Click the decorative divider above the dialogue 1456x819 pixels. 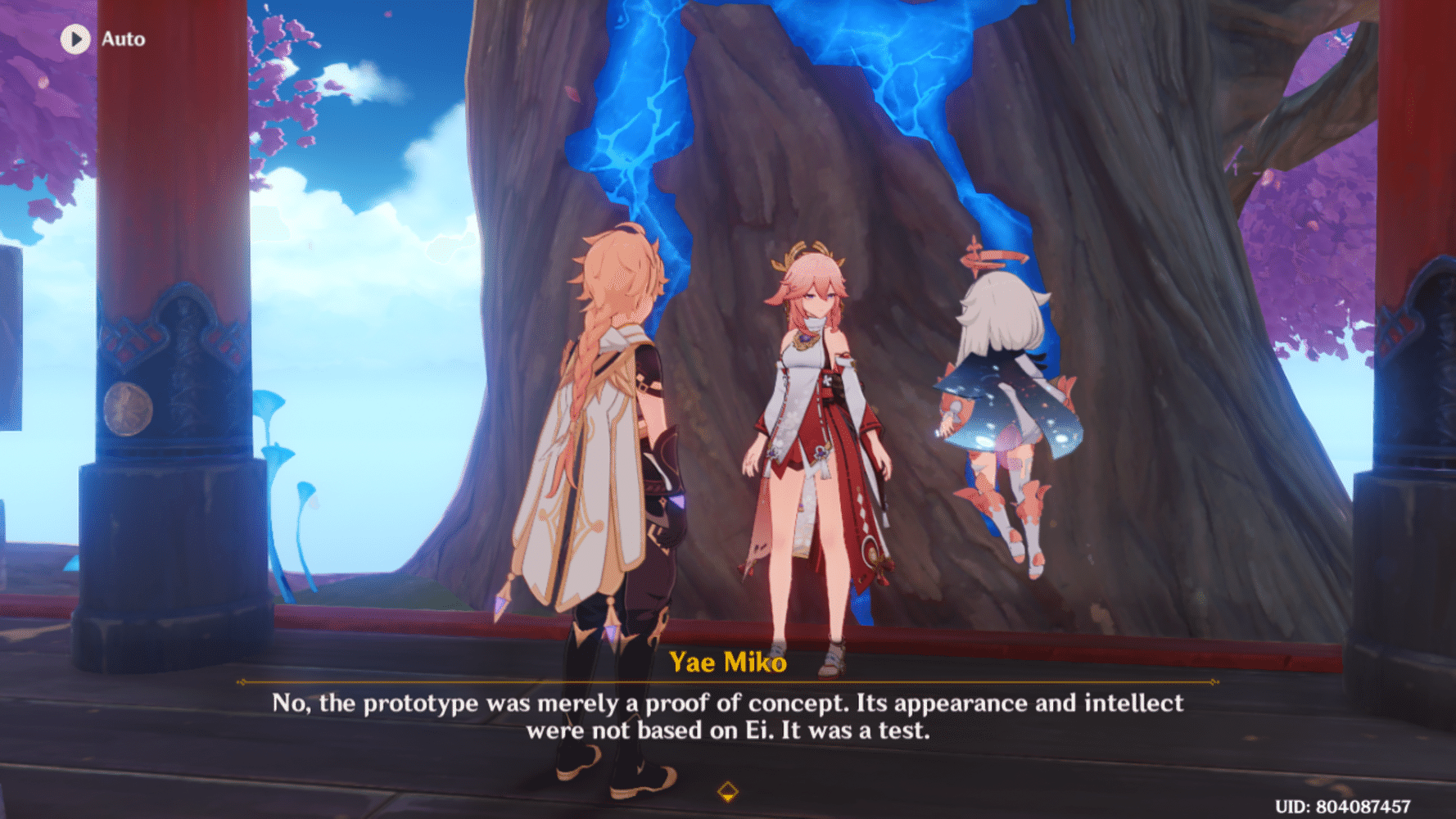click(x=727, y=680)
